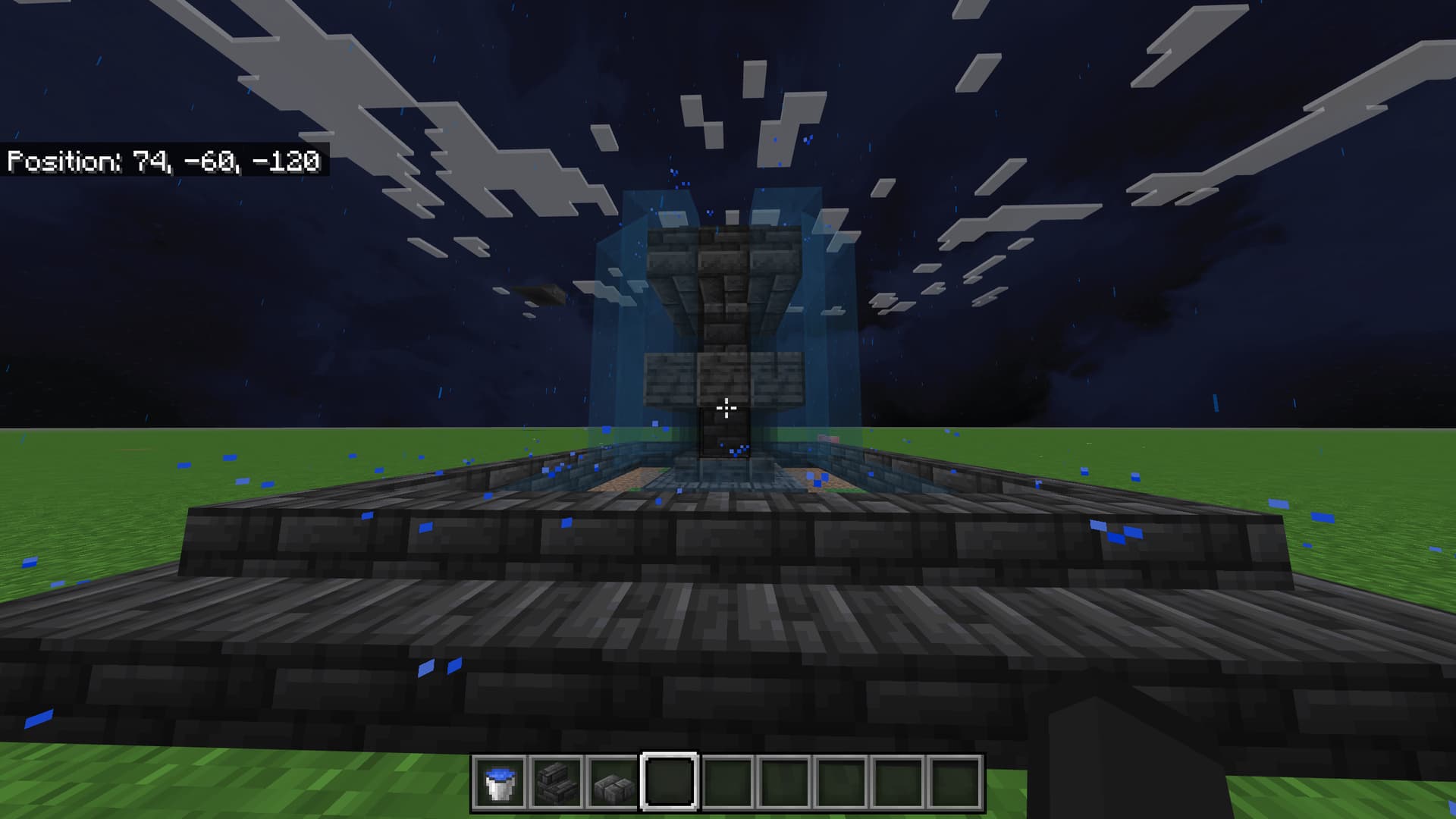Click the highlighted empty hotbar slot

[670, 783]
